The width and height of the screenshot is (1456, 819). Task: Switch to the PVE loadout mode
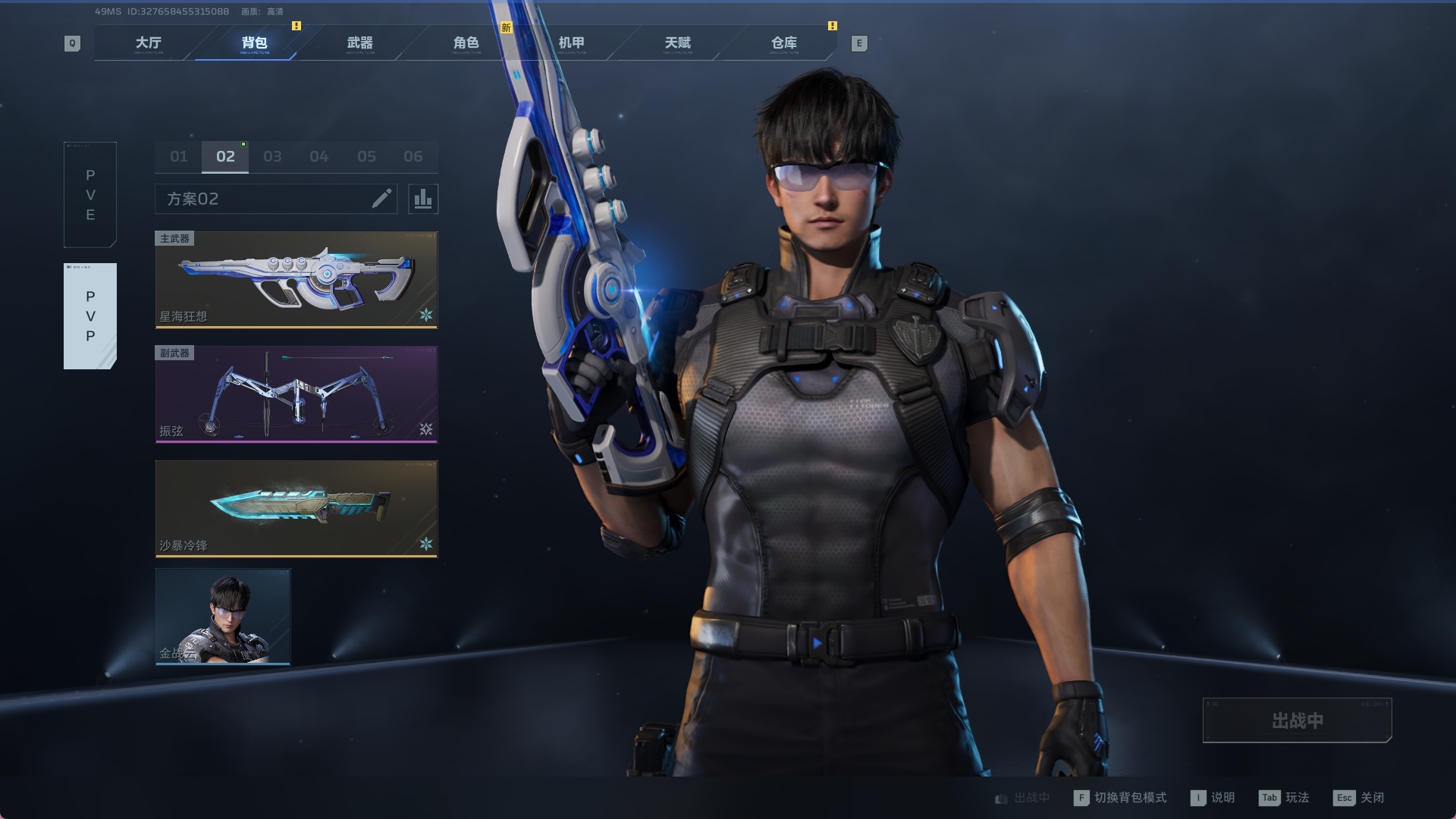[x=90, y=195]
